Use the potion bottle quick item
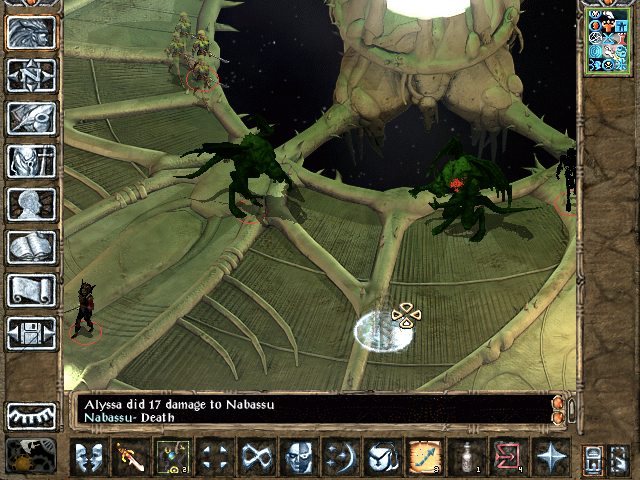This screenshot has height=480, width=640. click(x=466, y=459)
